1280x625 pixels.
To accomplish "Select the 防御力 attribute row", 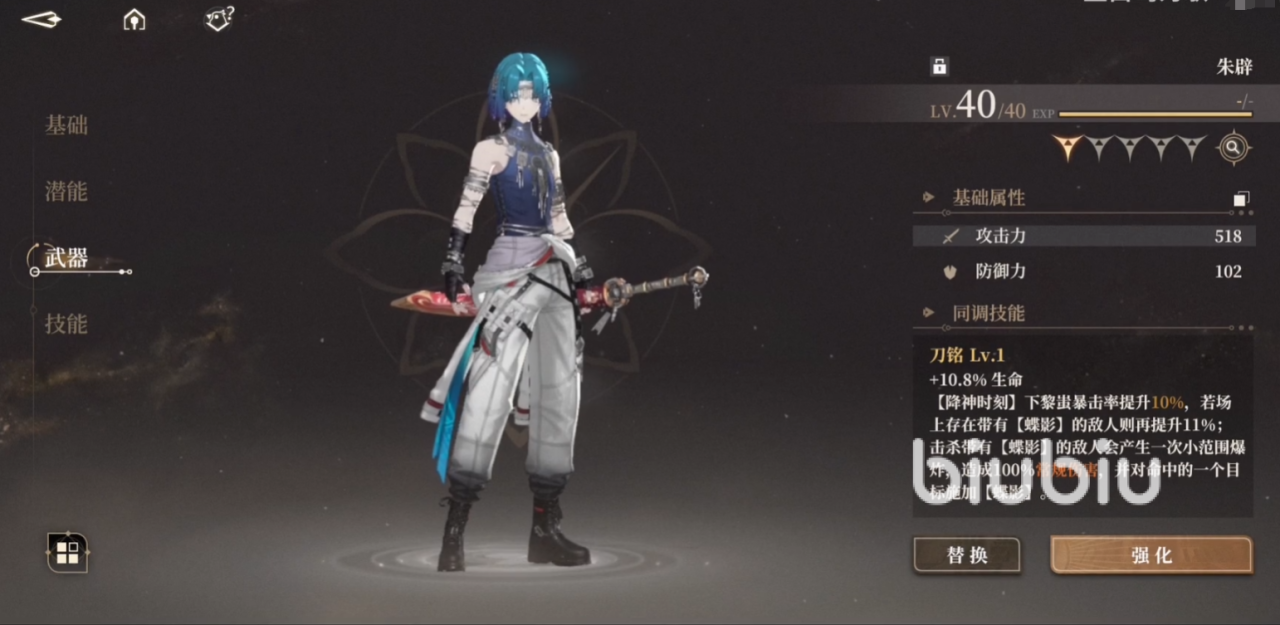I will pyautogui.click(x=1082, y=271).
